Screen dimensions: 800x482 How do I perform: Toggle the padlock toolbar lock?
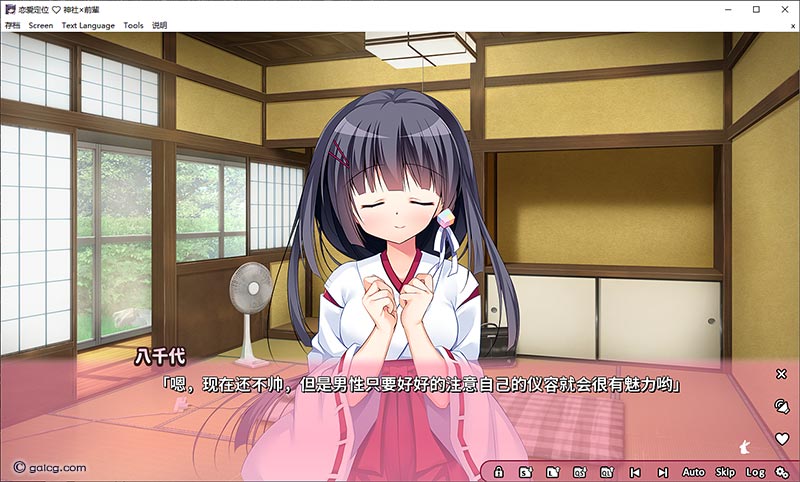[499, 471]
